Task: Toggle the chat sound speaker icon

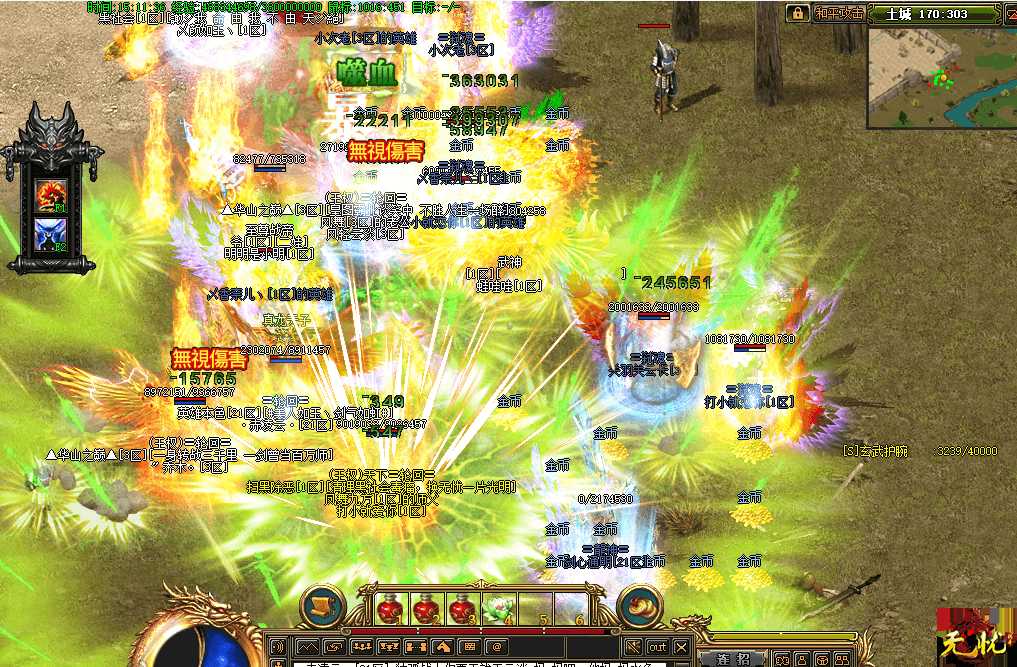Action: [277, 647]
